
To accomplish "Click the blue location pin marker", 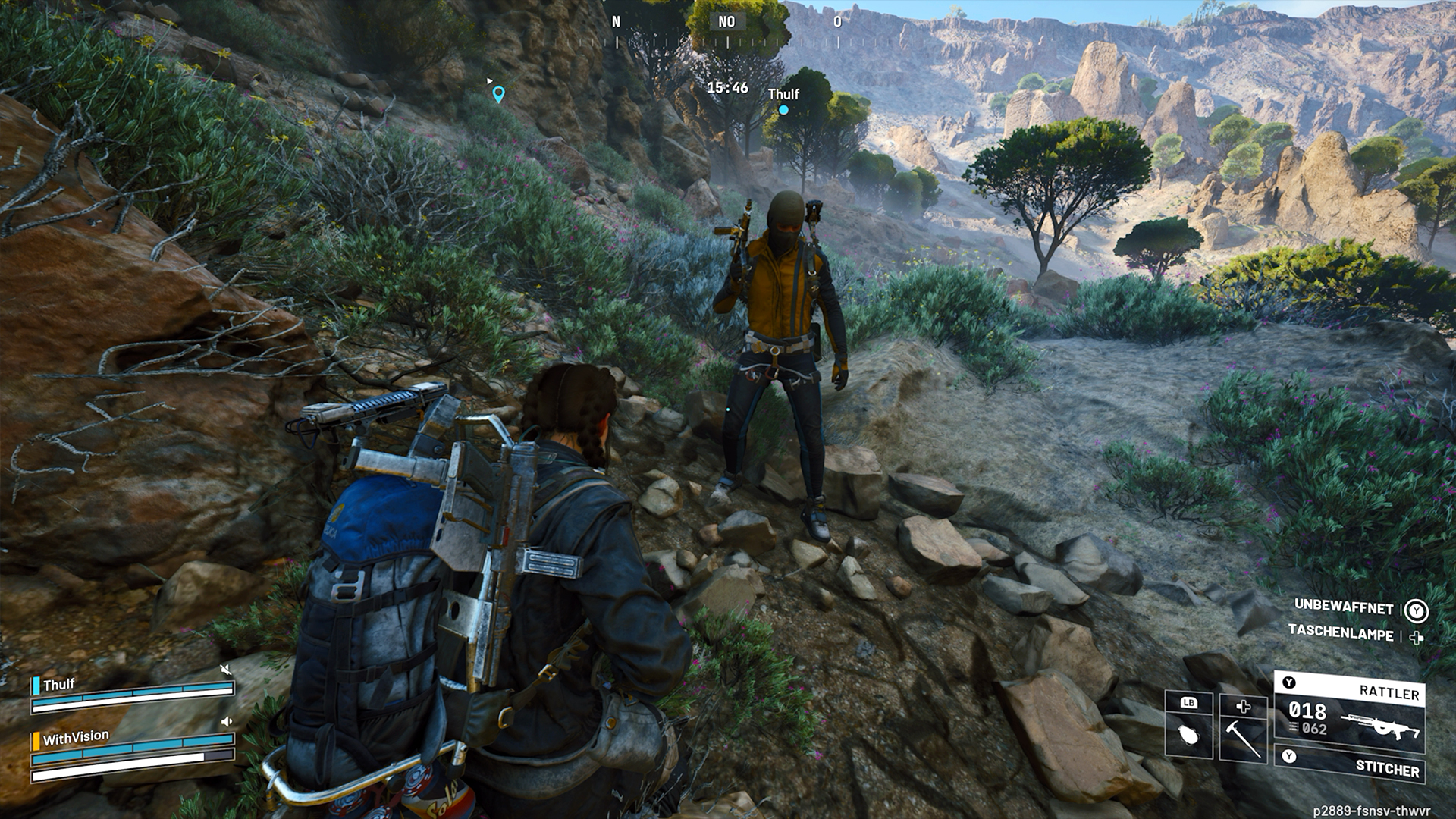I will (498, 94).
